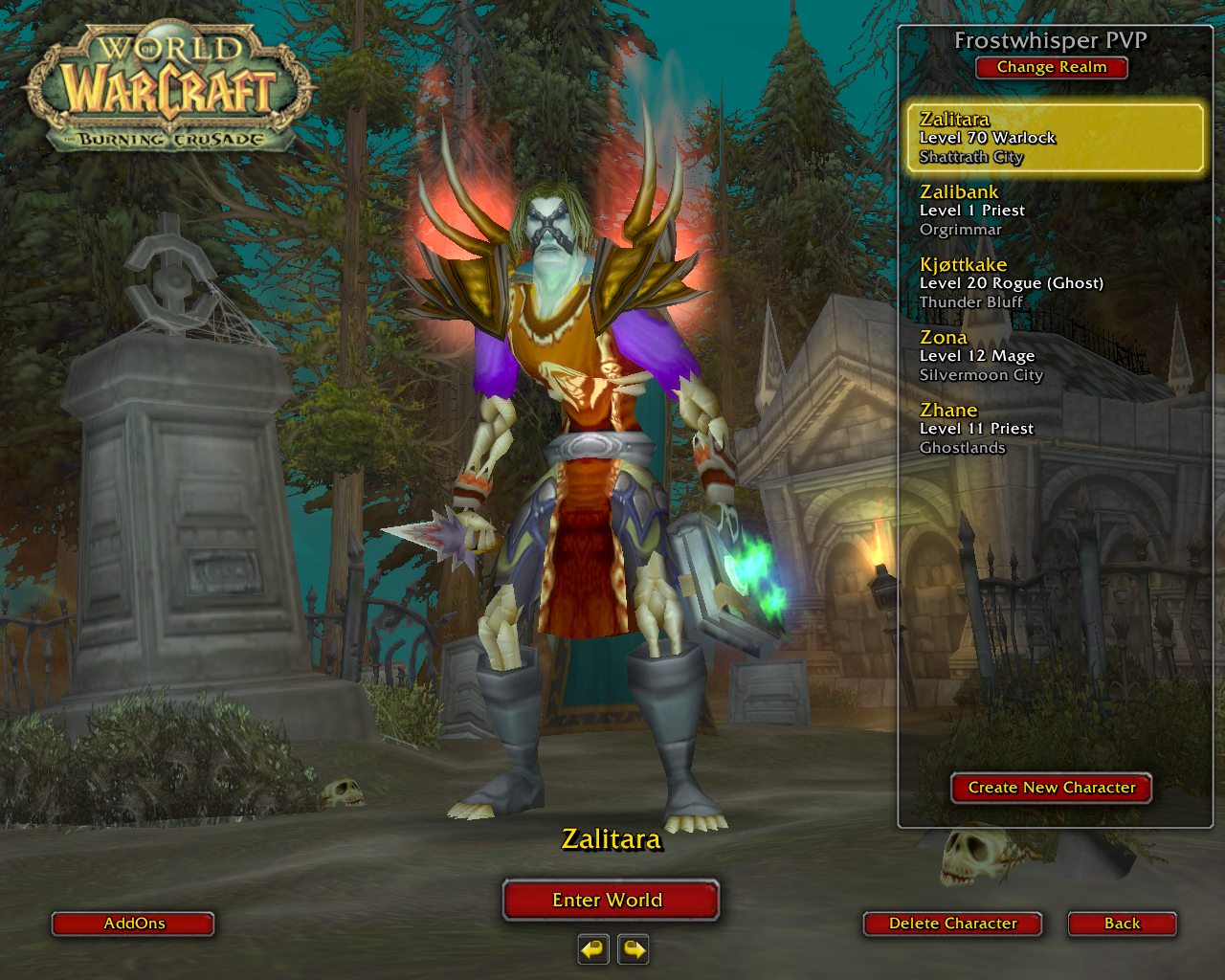
Task: Rotate character with the right arrow button
Action: tap(634, 949)
